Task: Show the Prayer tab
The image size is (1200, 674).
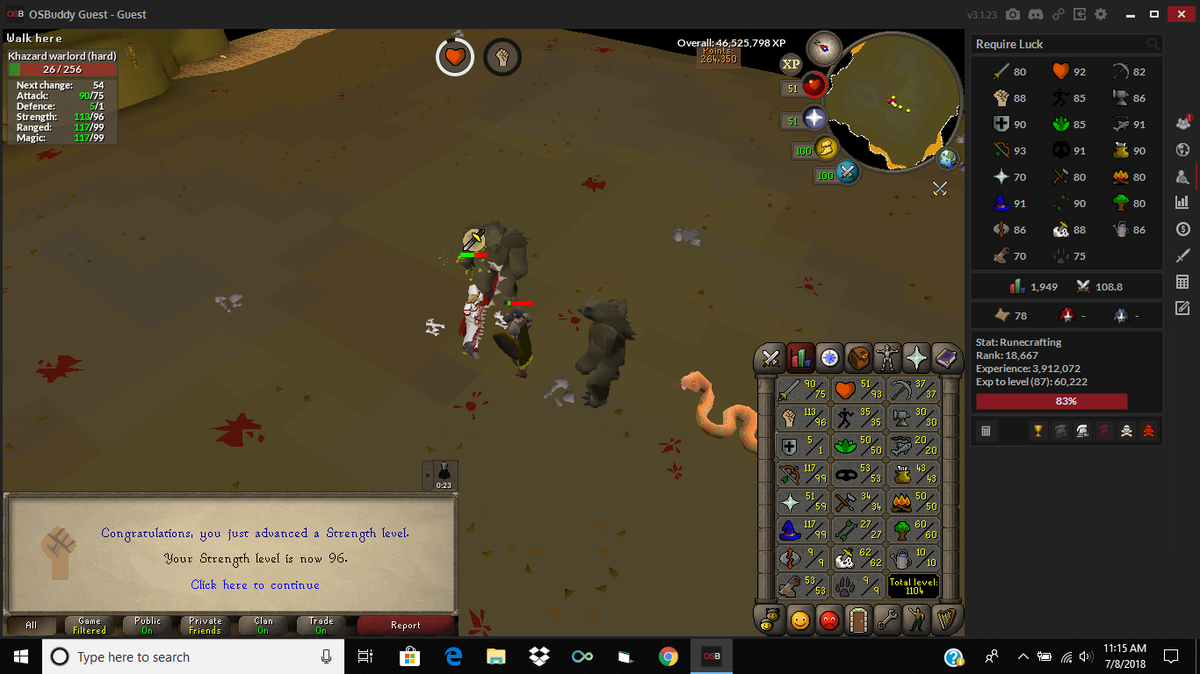Action: [x=915, y=356]
